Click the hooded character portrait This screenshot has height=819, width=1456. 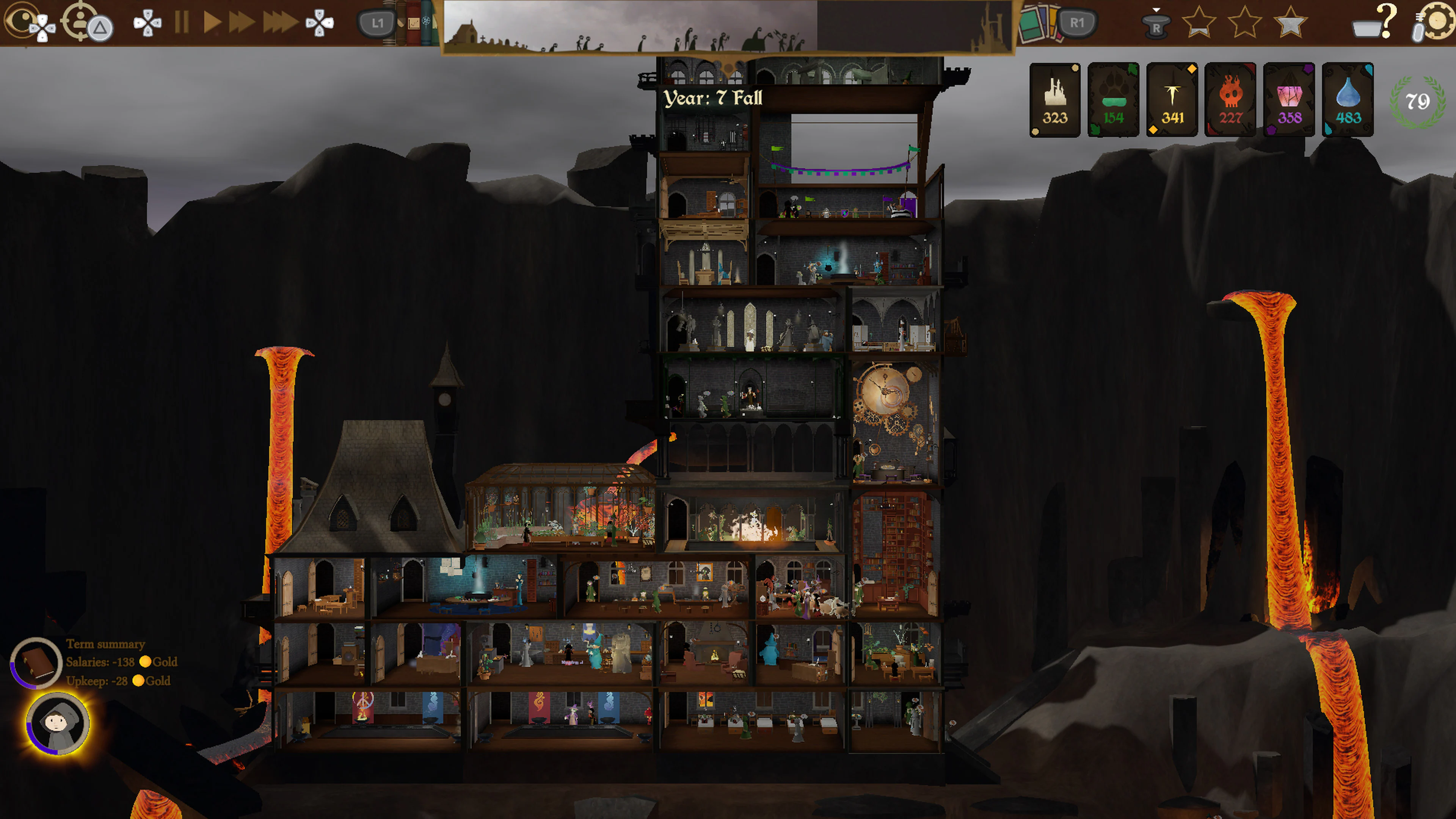[57, 723]
